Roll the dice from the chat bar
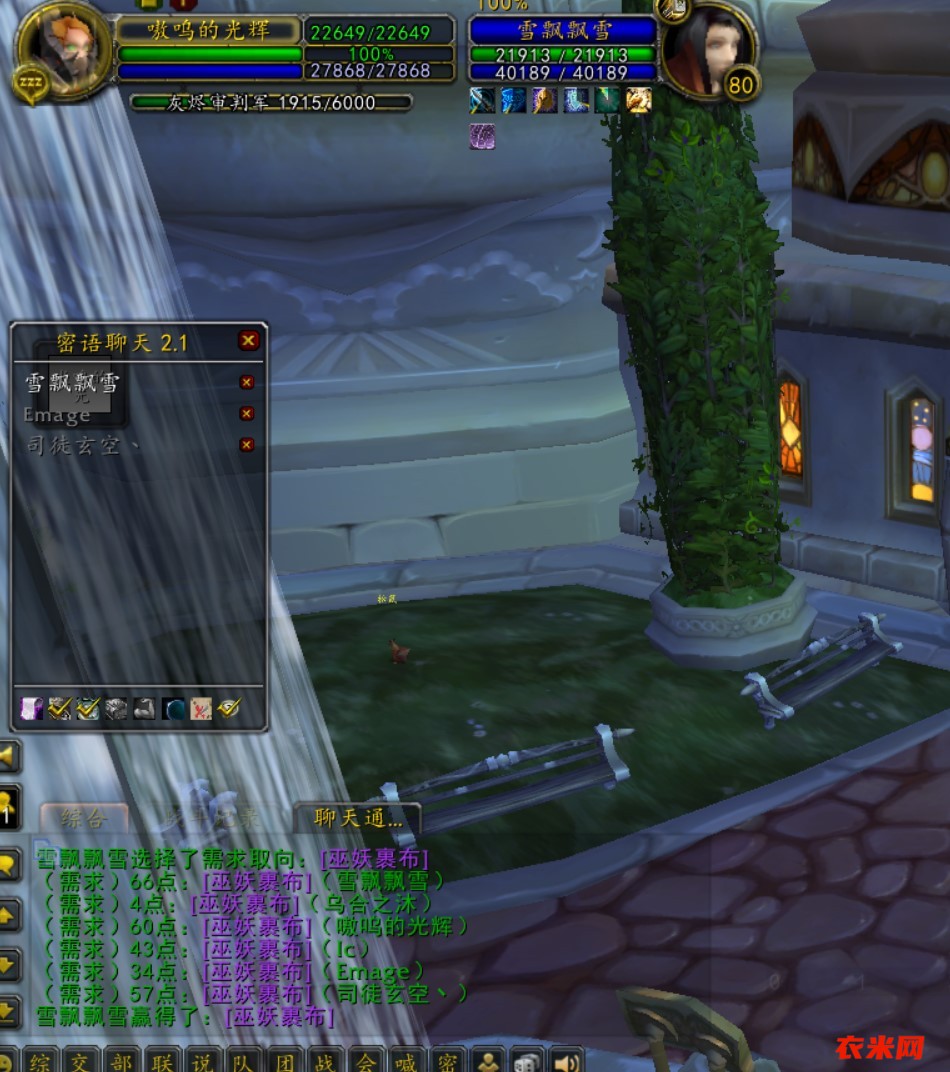 [526, 1060]
